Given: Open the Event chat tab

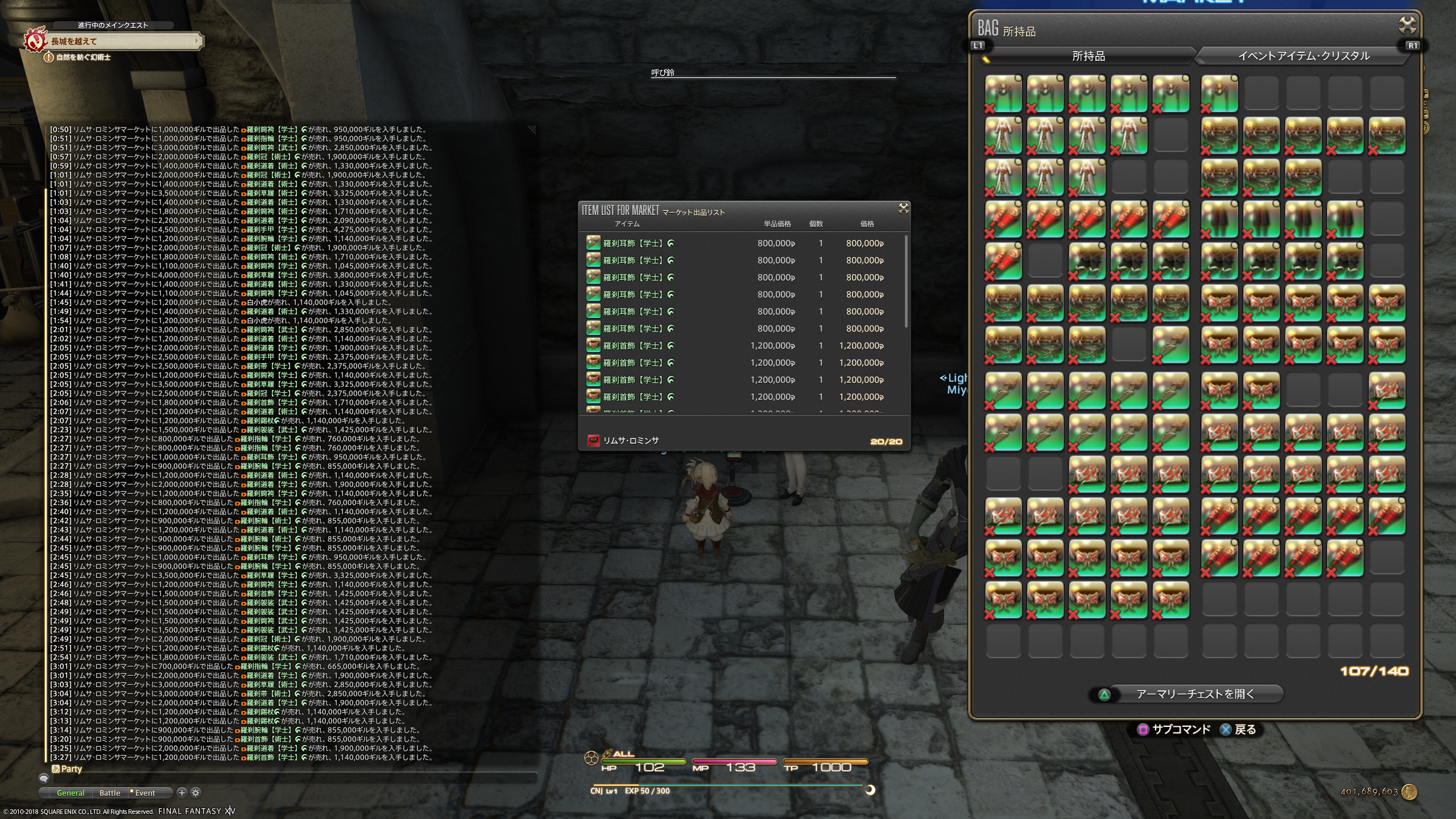Looking at the screenshot, I should tap(144, 793).
